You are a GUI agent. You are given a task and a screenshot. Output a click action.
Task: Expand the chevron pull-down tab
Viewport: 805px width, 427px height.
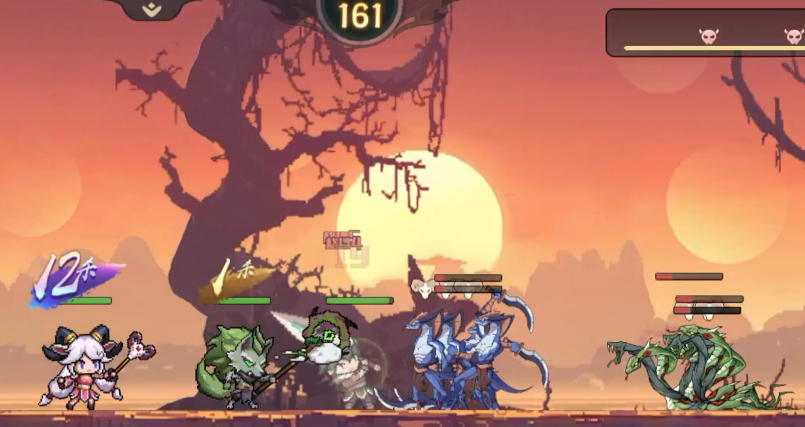150,9
